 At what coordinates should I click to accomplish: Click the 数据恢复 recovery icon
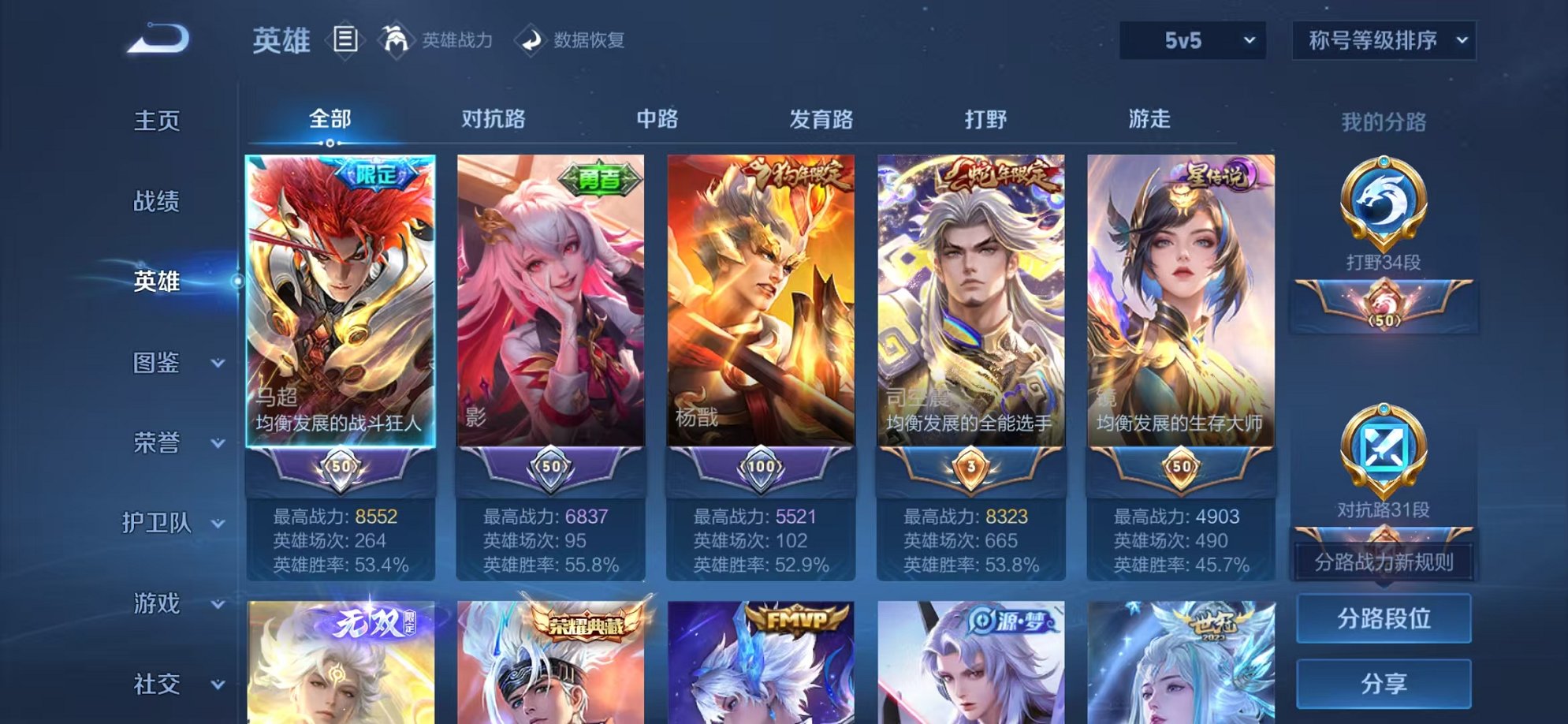(x=530, y=39)
